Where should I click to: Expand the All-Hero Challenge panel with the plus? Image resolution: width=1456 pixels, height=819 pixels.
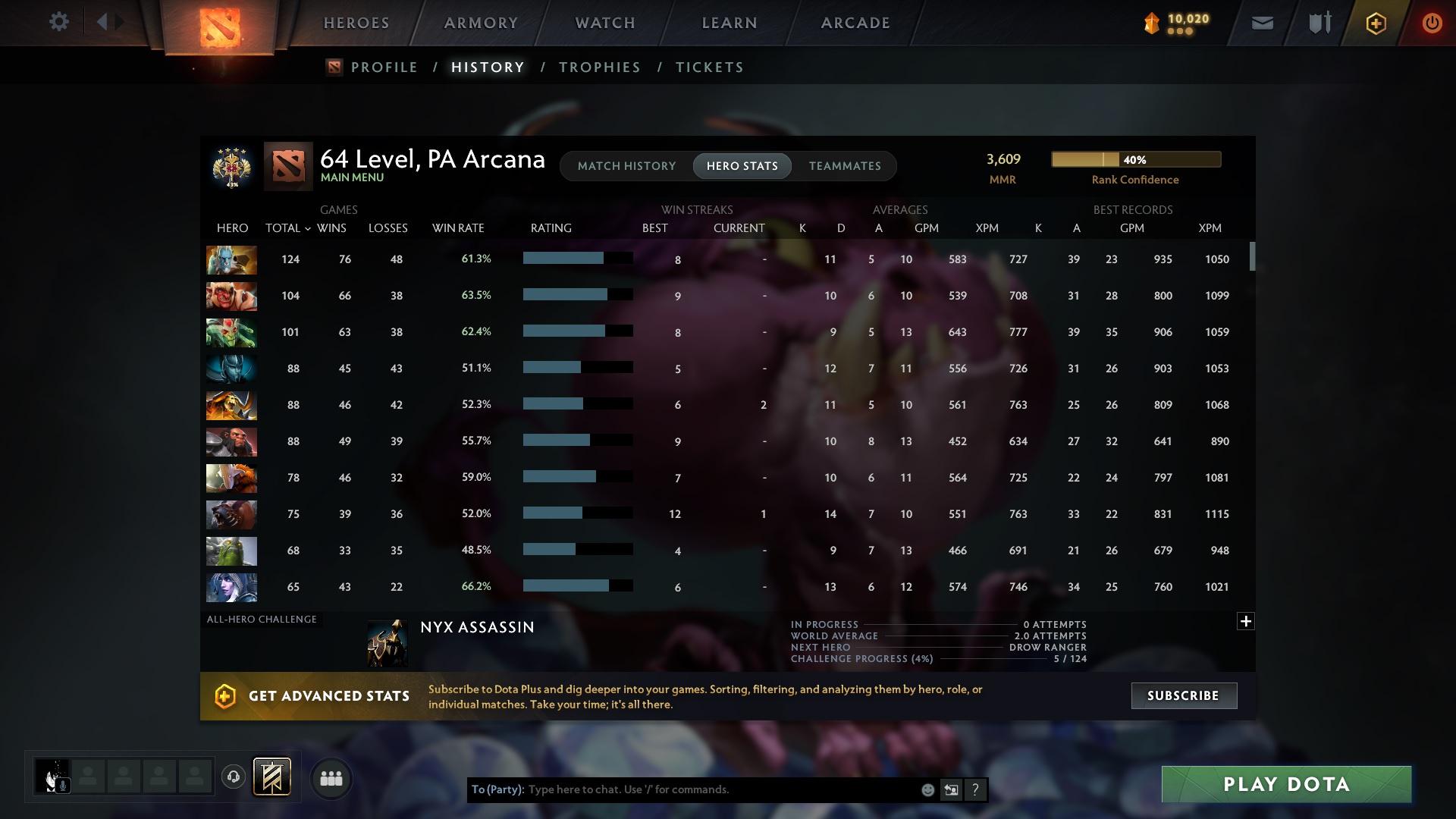pos(1246,621)
